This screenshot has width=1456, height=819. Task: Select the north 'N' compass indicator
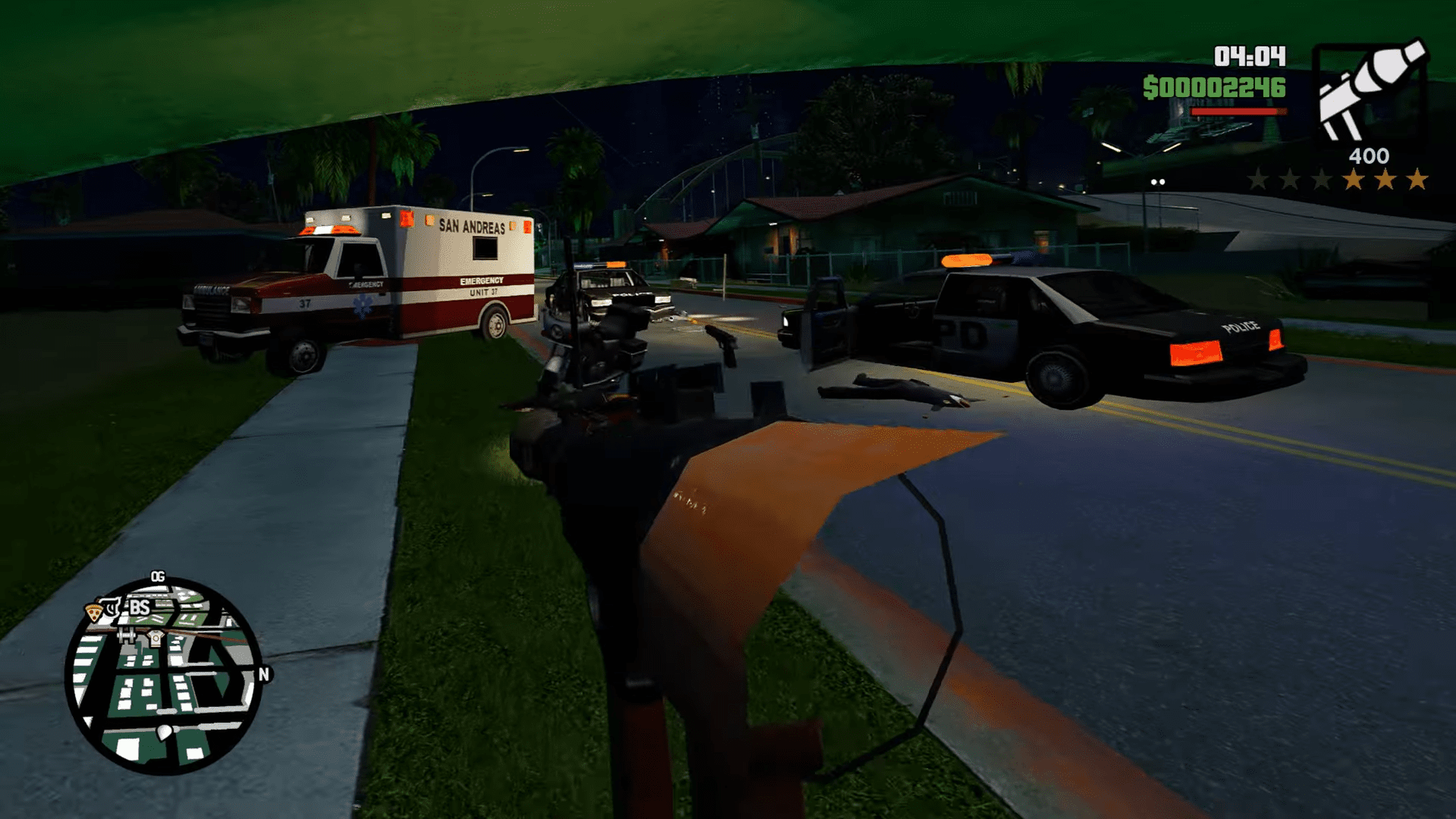pyautogui.click(x=263, y=674)
